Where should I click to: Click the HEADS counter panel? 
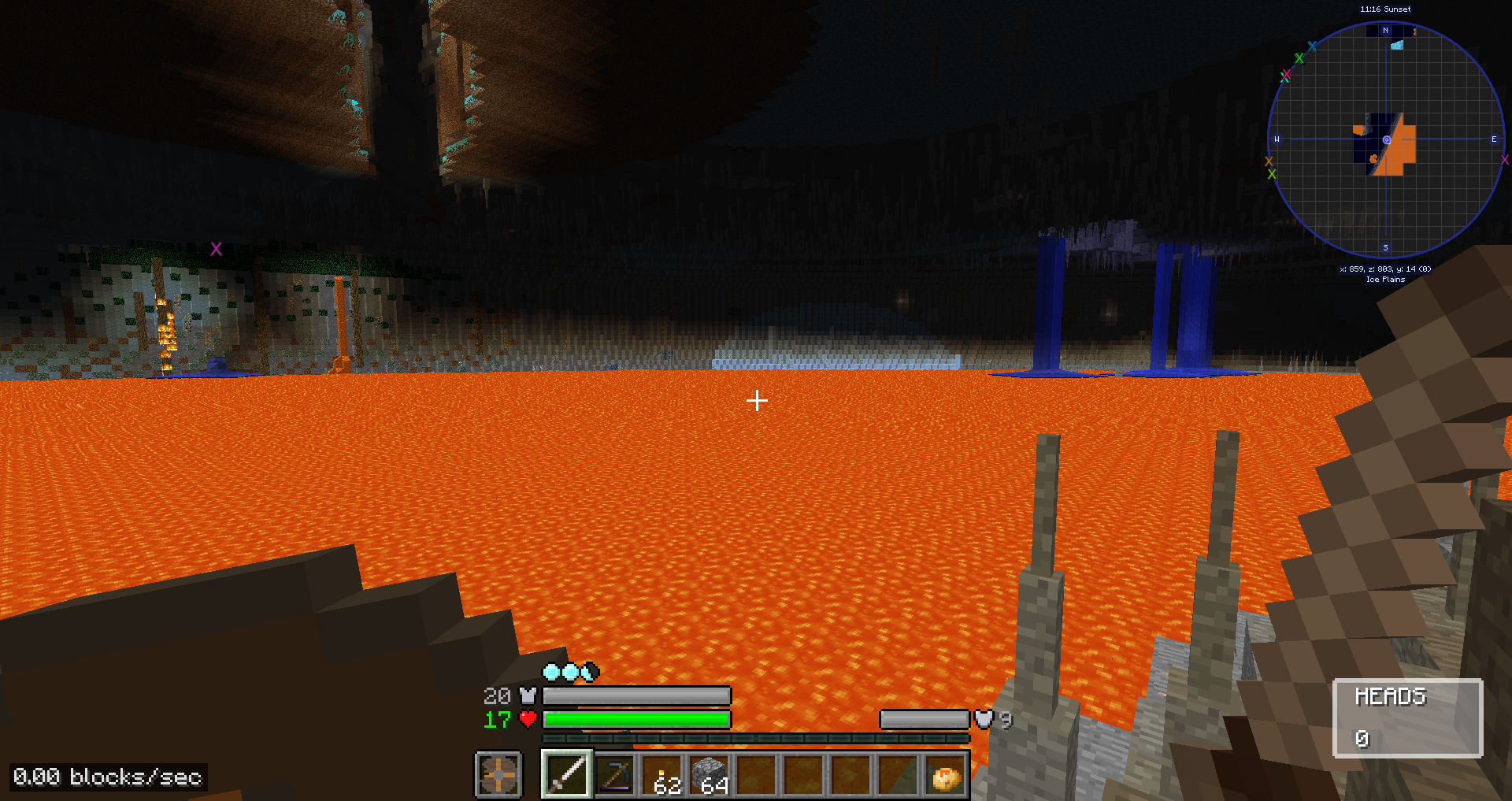pyautogui.click(x=1407, y=717)
